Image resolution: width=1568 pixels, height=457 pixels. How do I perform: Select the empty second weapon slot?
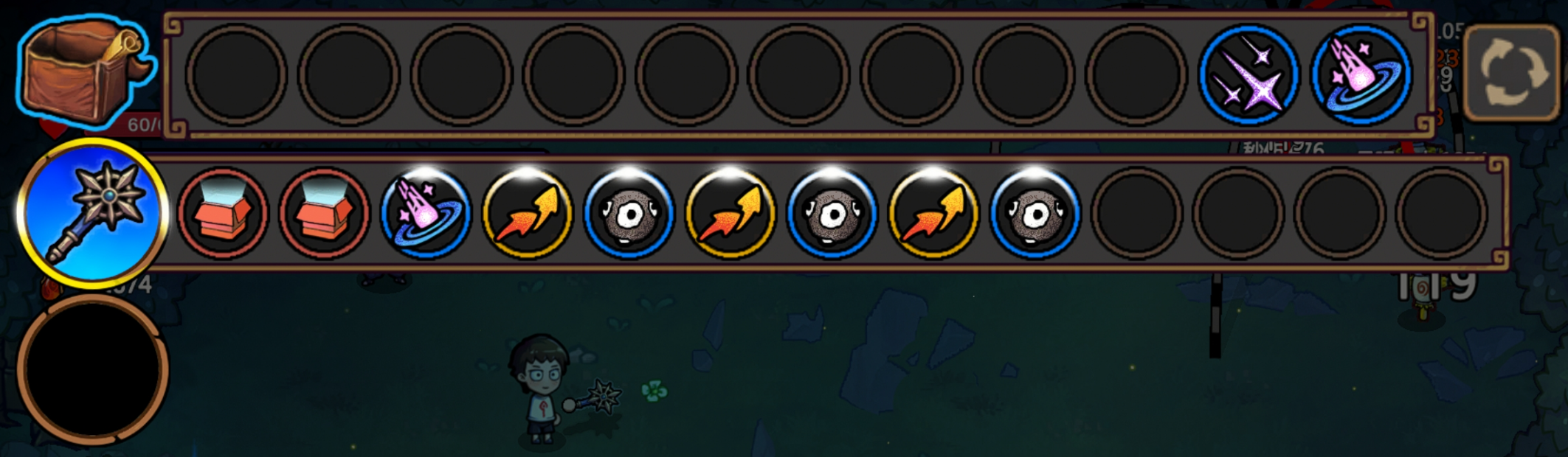(92, 369)
